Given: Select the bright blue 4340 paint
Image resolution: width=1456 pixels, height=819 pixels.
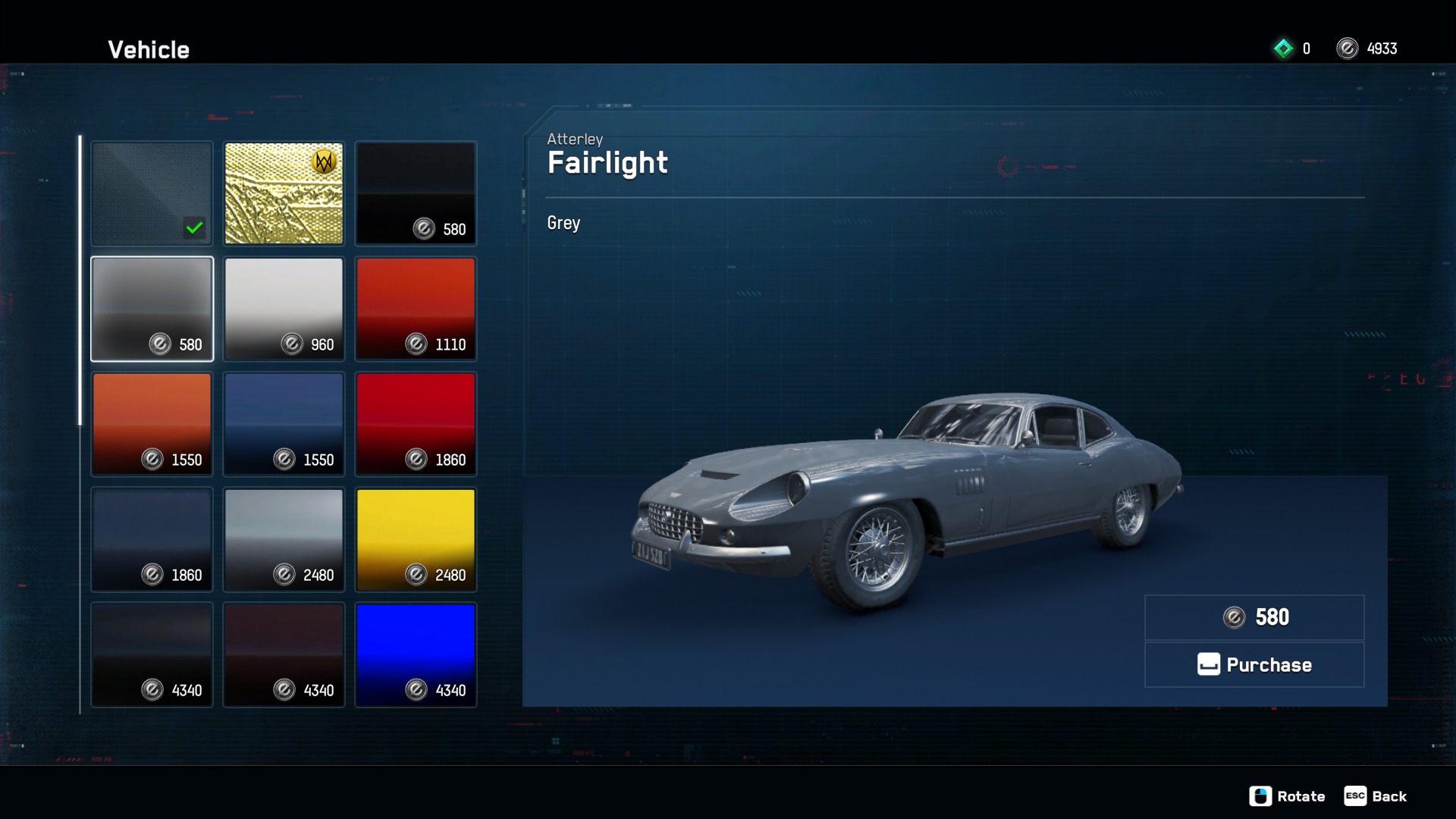Looking at the screenshot, I should (x=416, y=654).
